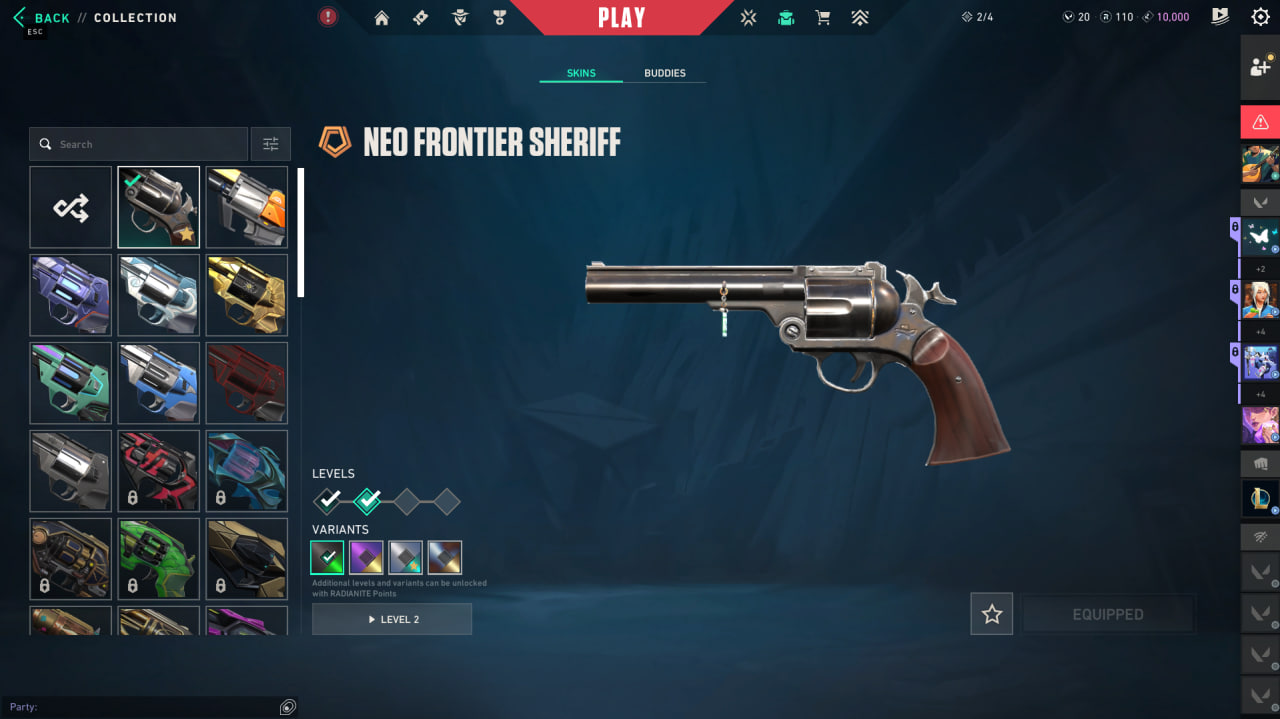The height and width of the screenshot is (719, 1280).
Task: Open the skin filter options
Action: pyautogui.click(x=270, y=144)
